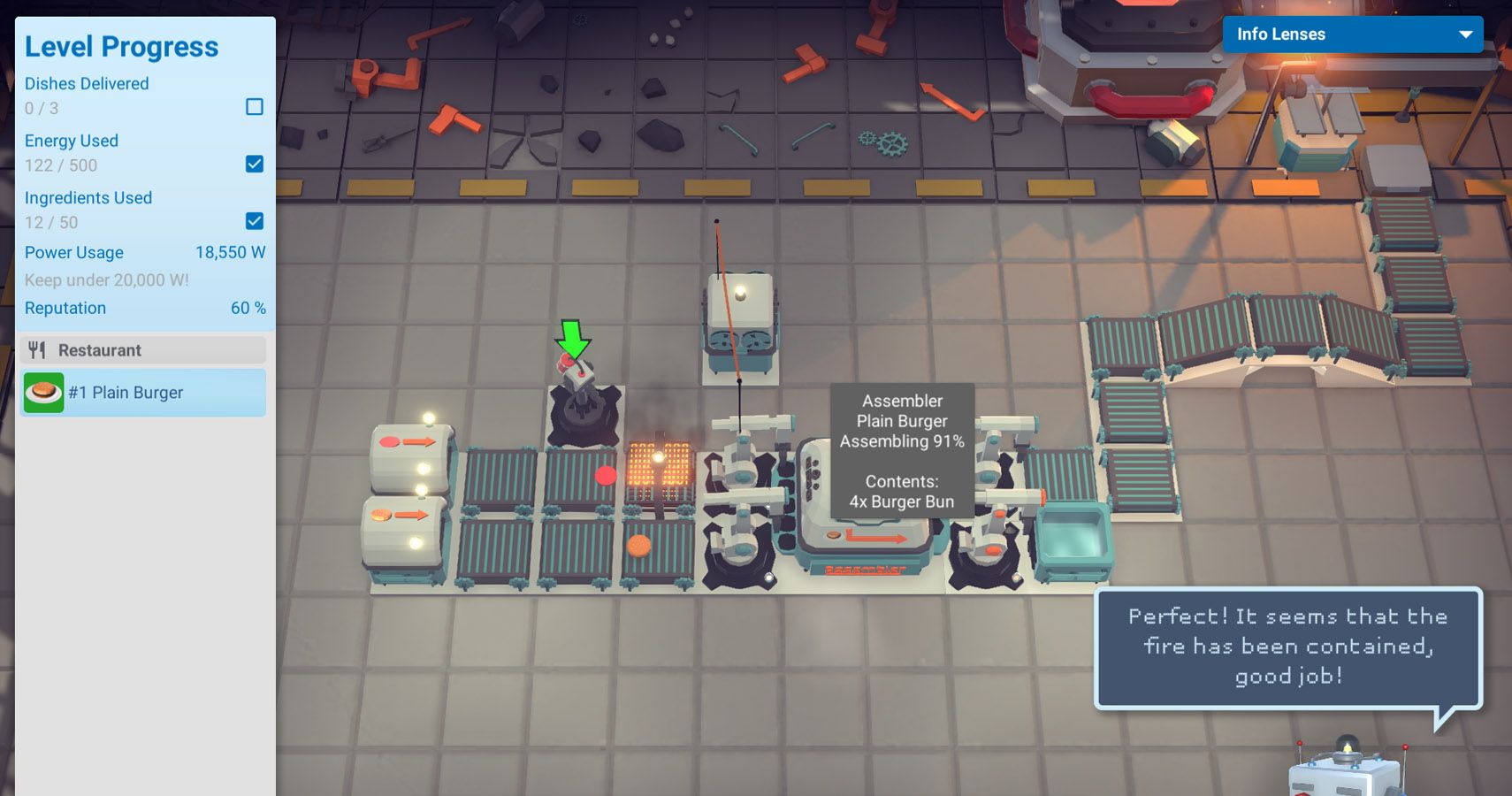The height and width of the screenshot is (796, 1512).
Task: Uncheck the Energy Used checkbox
Action: [255, 164]
